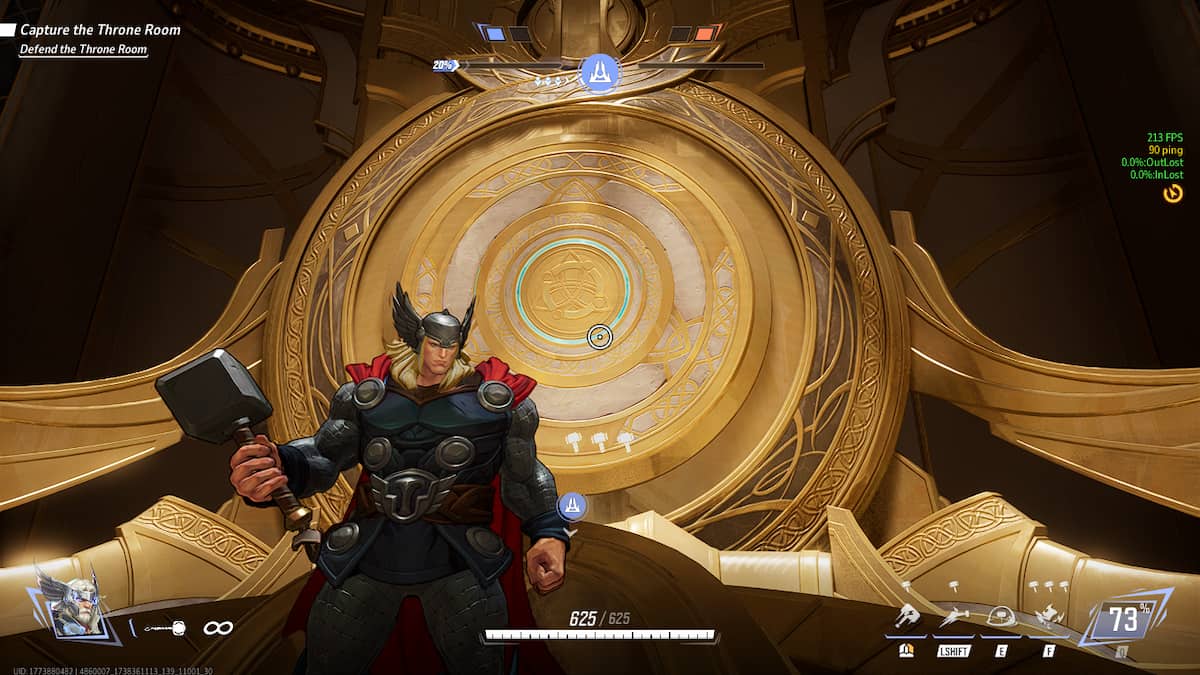
Task: Click the 73% ultimate charge gauge
Action: pyautogui.click(x=1124, y=620)
